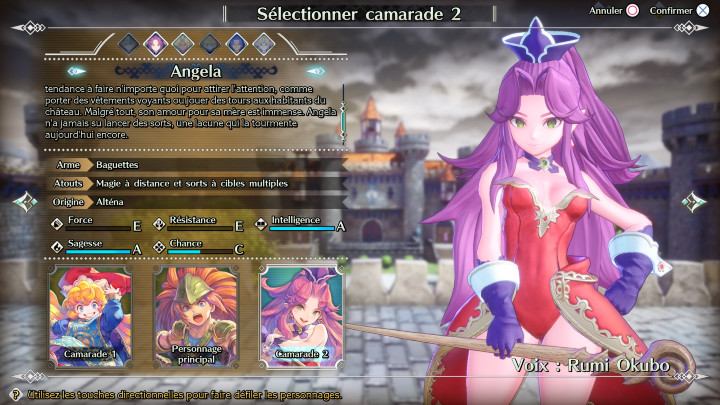Viewport: 720px width, 405px height.
Task: Click the description text scrollbar
Action: (343, 118)
